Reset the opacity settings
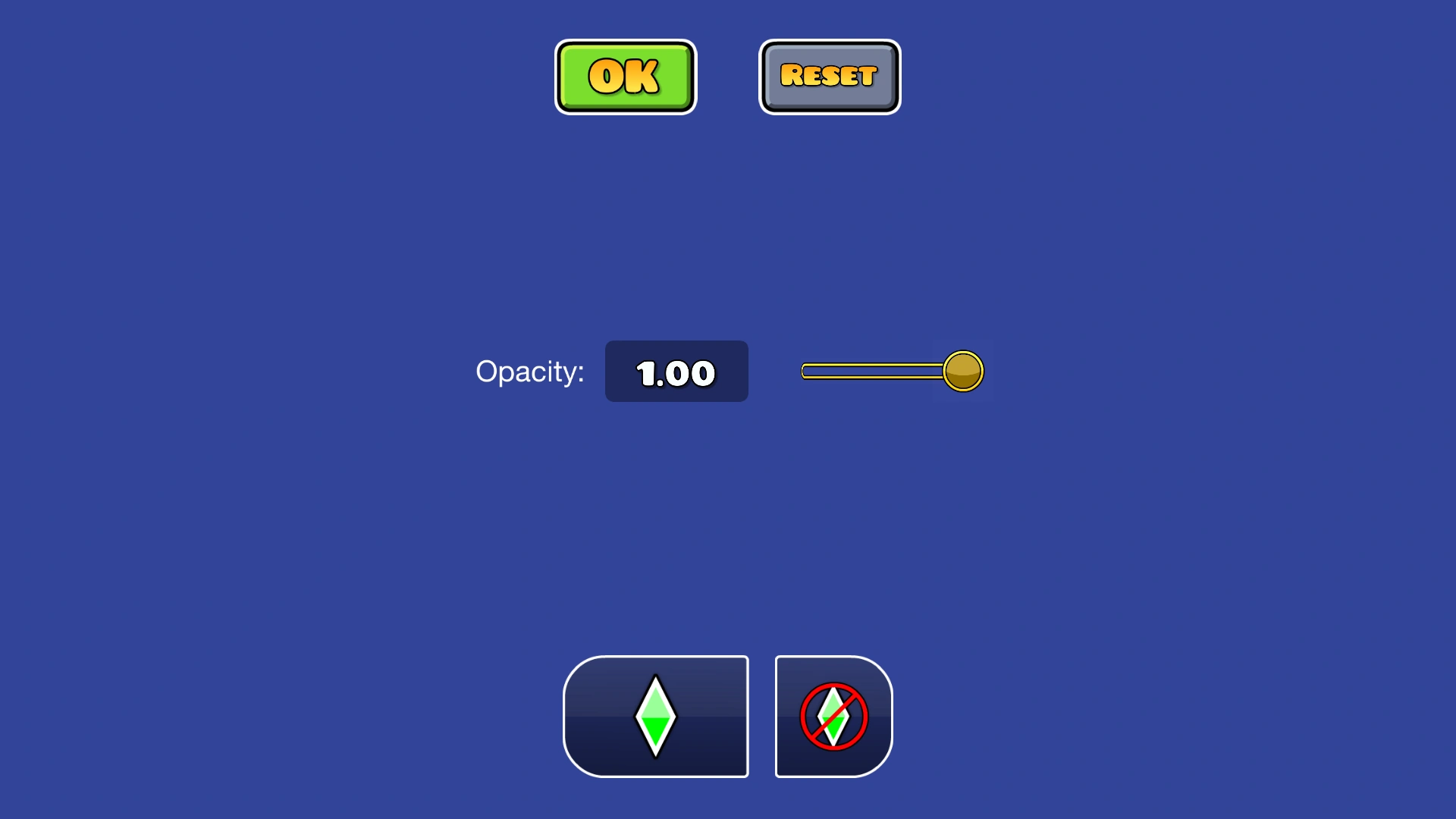 click(x=829, y=76)
